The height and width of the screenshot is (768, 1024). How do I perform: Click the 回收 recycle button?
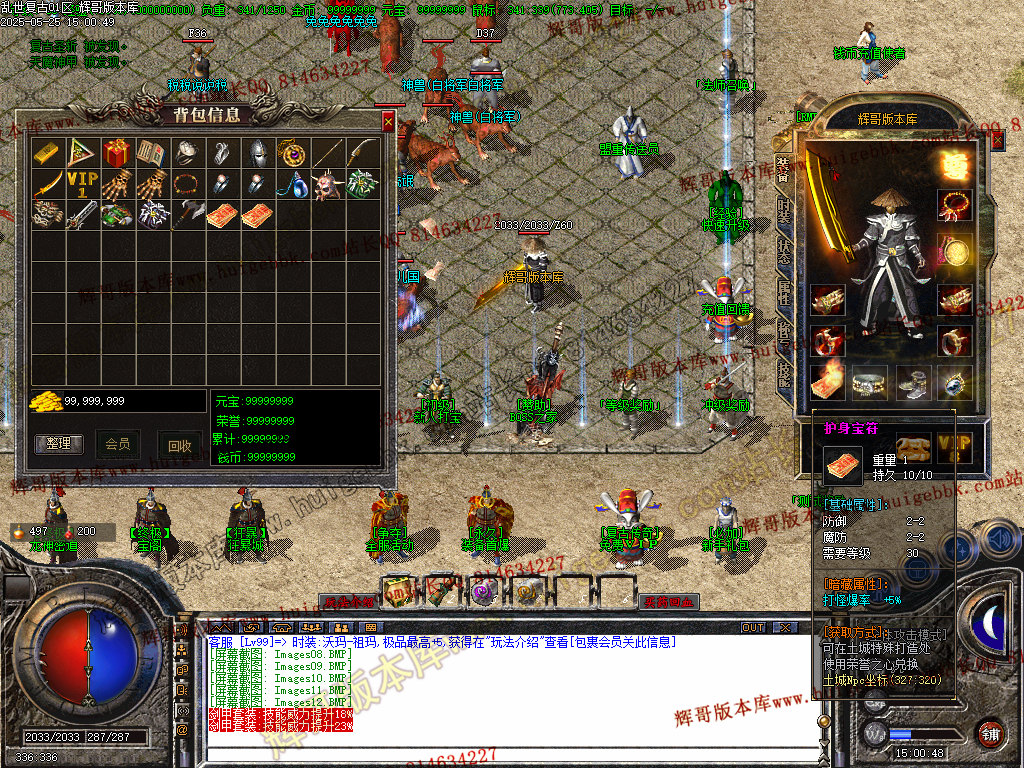pos(179,446)
